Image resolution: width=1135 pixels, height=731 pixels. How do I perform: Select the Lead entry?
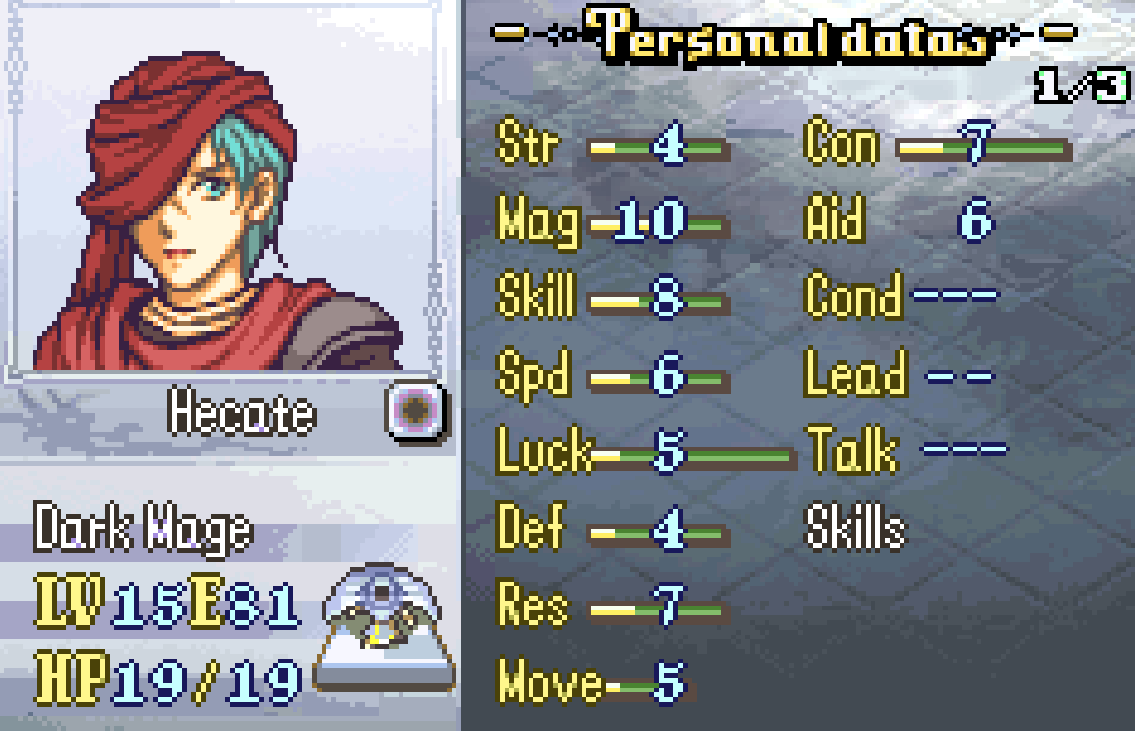pos(855,376)
